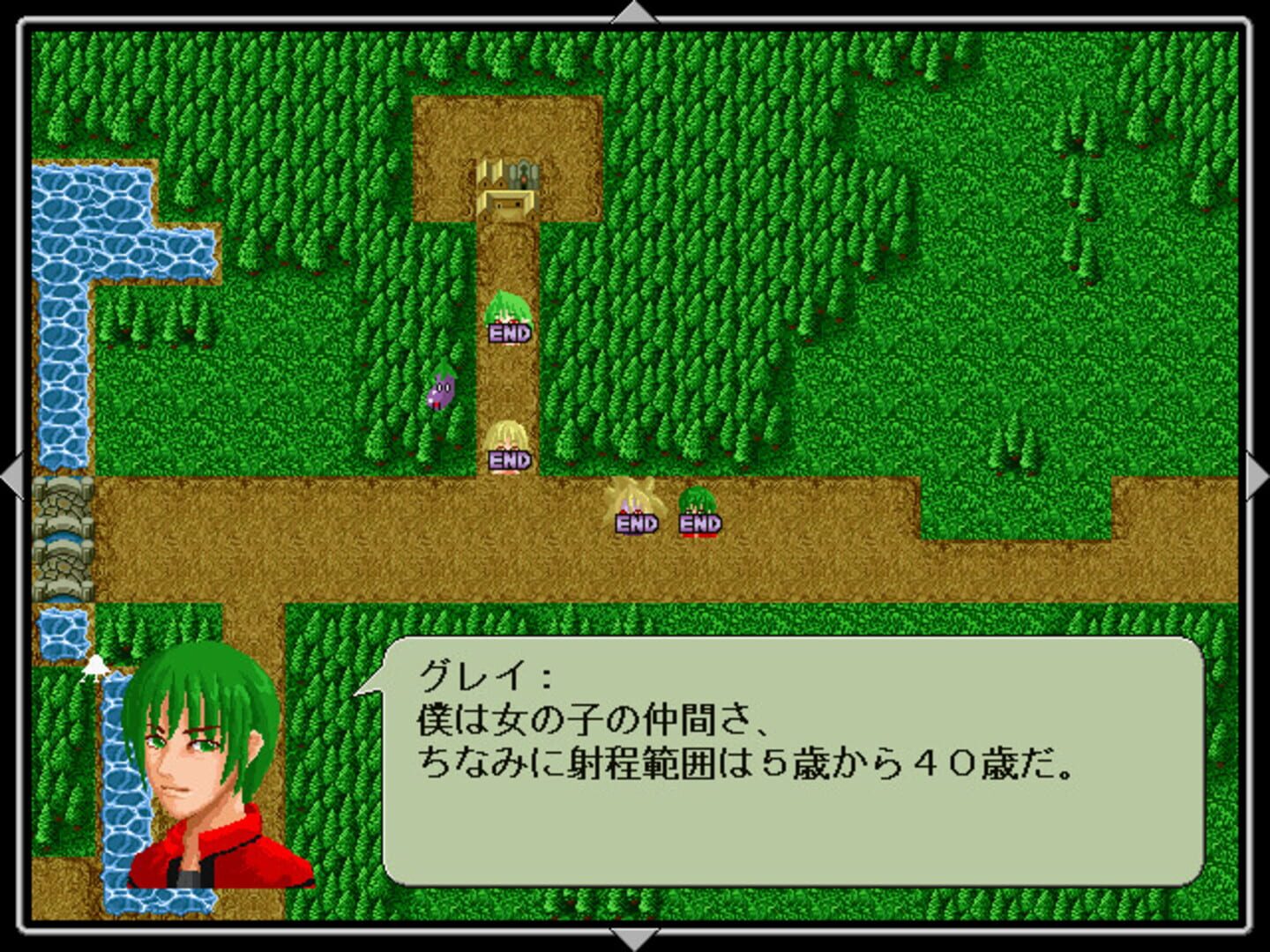Click the wooden cart at the castle entrance
1270x952 pixels.
pos(506,205)
